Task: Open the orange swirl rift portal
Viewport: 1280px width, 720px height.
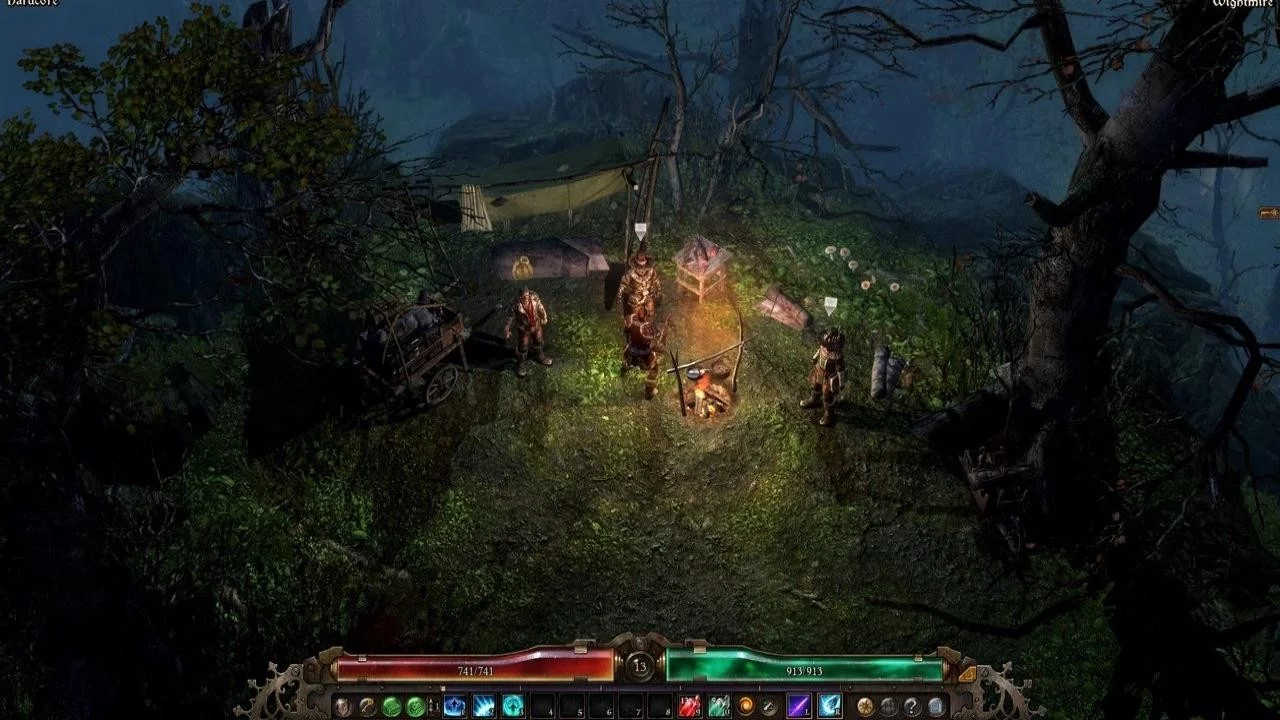Action: (x=745, y=706)
